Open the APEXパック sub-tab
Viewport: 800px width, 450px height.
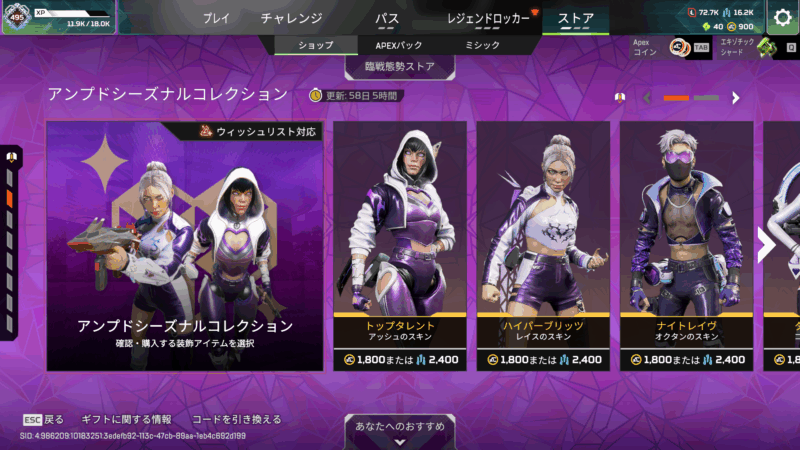click(399, 45)
